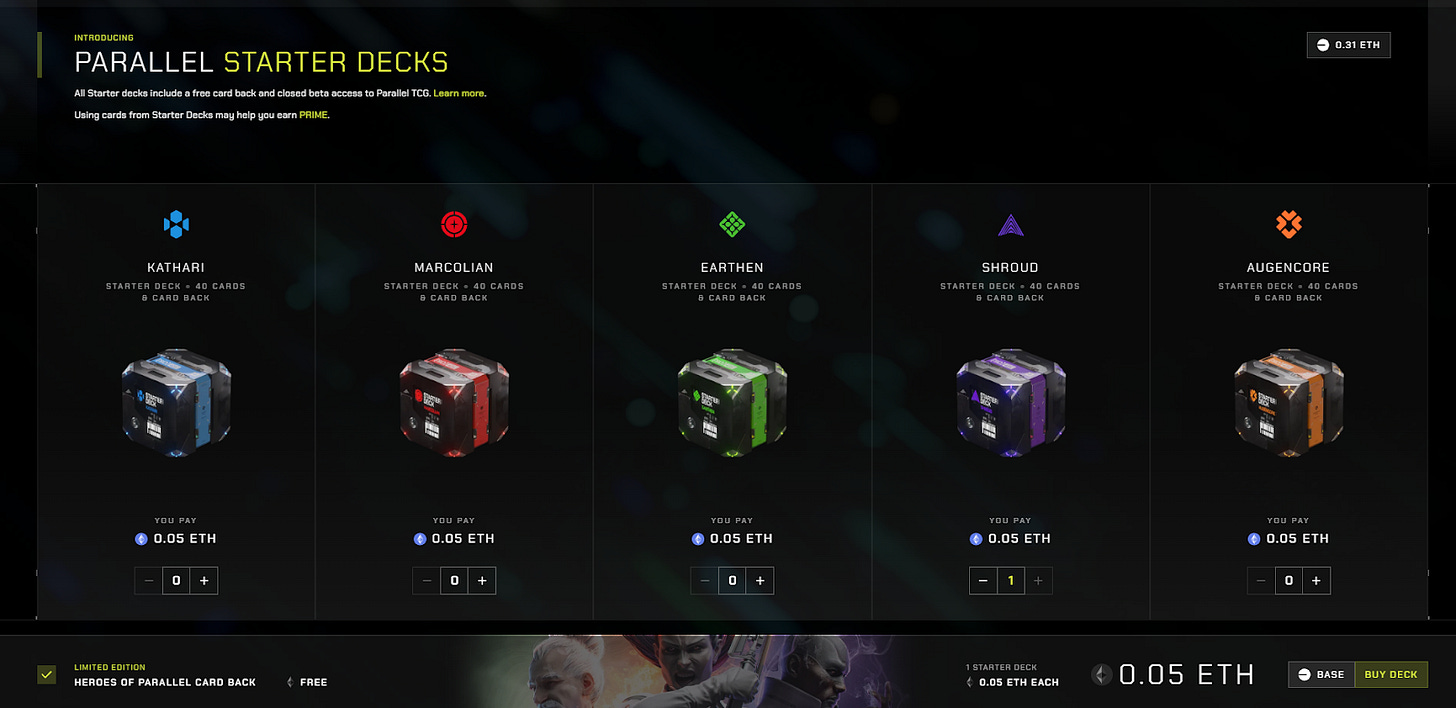Open the Learn more link

459,93
